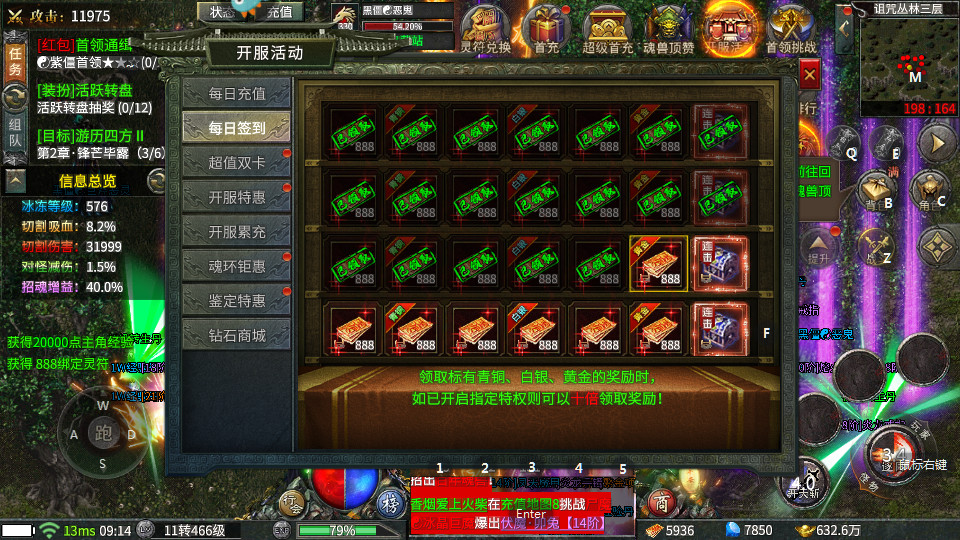Open the 首充 gift box icon
Image resolution: width=960 pixels, height=540 pixels.
click(546, 26)
